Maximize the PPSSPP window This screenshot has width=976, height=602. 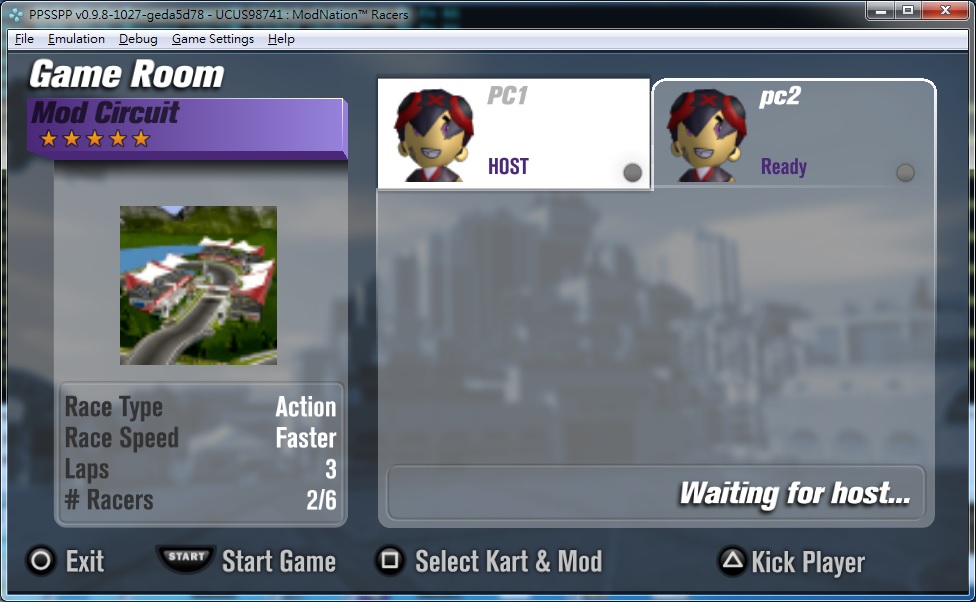908,10
